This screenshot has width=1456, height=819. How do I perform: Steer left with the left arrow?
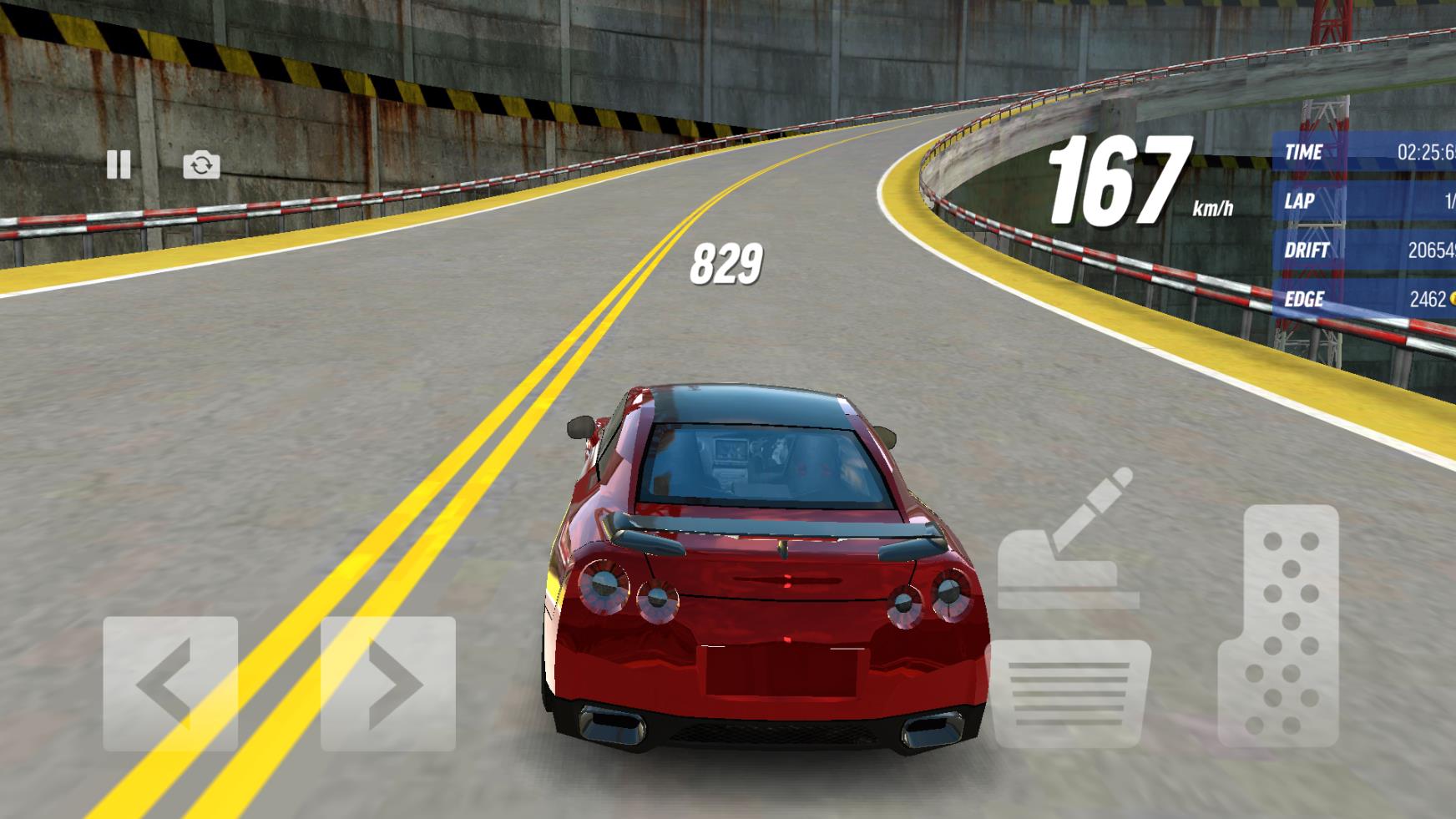(x=170, y=684)
